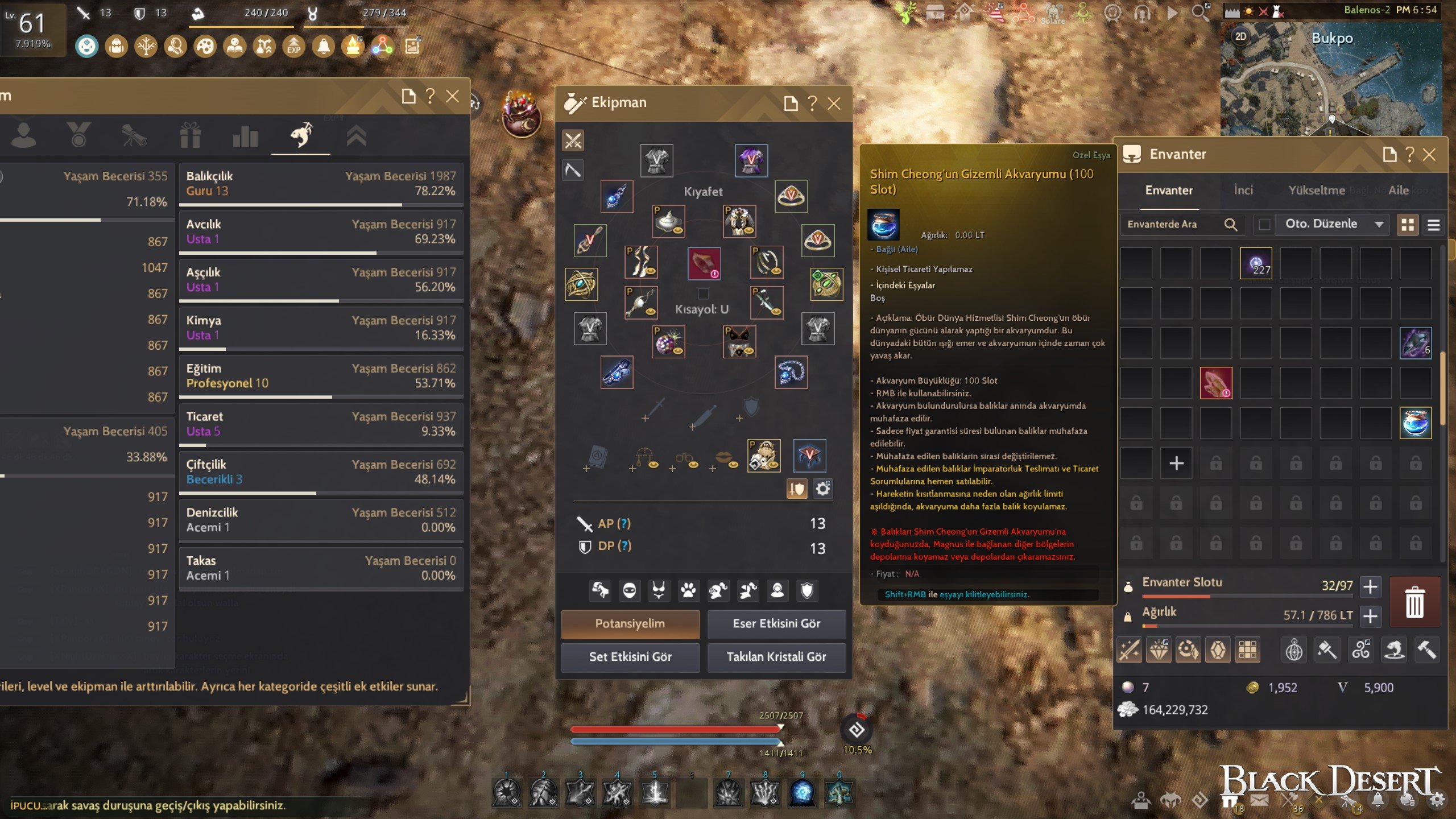Image resolution: width=1456 pixels, height=819 pixels.
Task: Open the Oto. Düzenle dropdown
Action: [1333, 224]
